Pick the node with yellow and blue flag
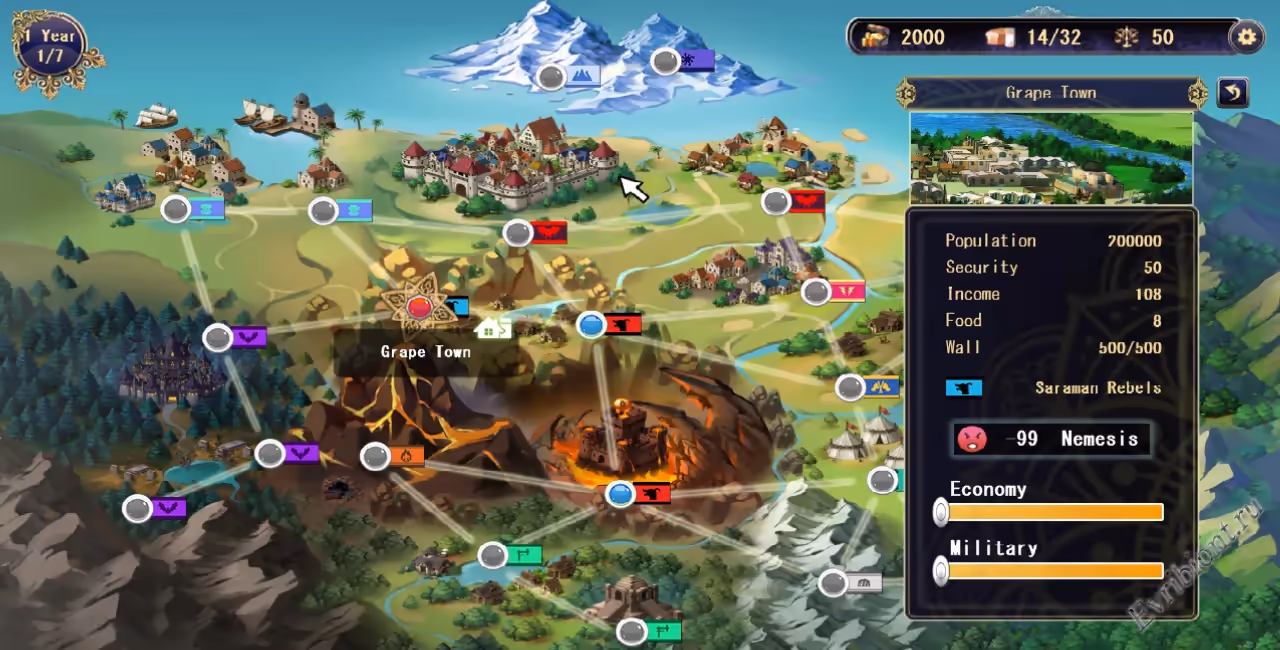The width and height of the screenshot is (1280, 650). pos(850,387)
